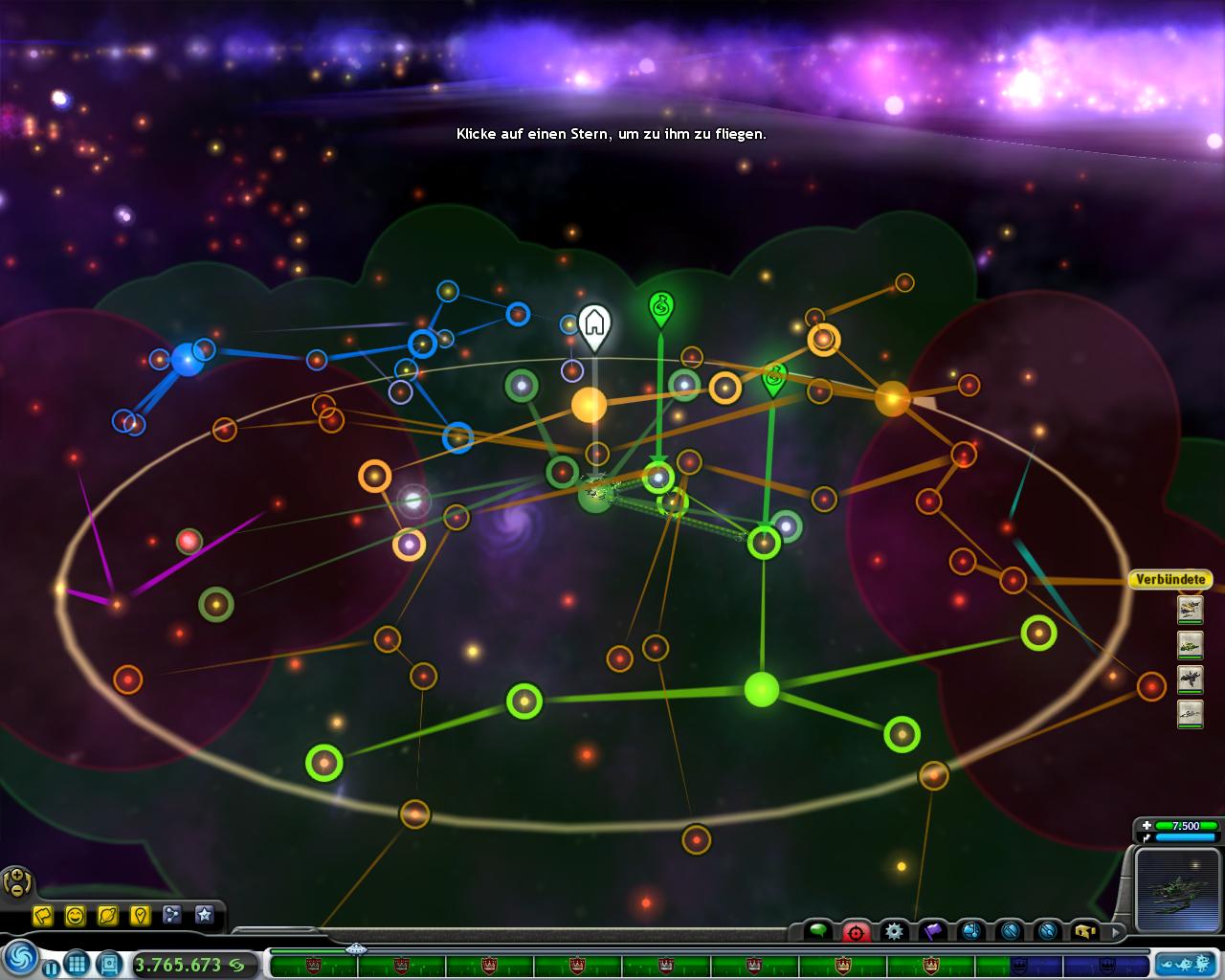Select the green speech bubble tool tab
Screen dimensions: 1225x980
click(818, 930)
